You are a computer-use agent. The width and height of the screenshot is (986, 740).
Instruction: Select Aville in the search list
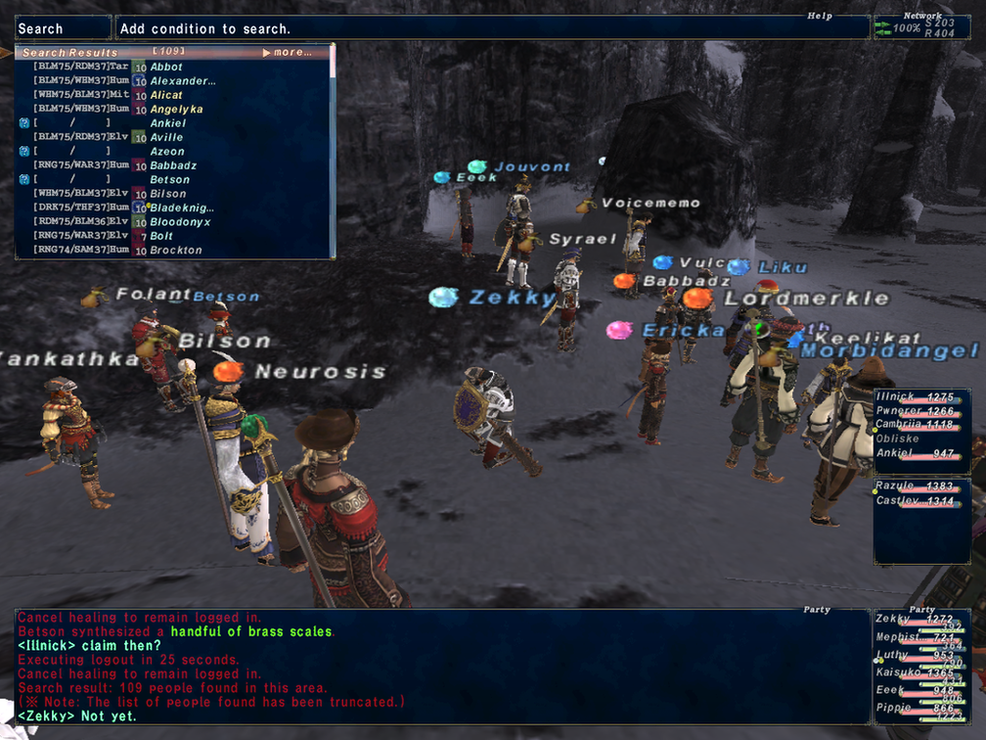(166, 137)
